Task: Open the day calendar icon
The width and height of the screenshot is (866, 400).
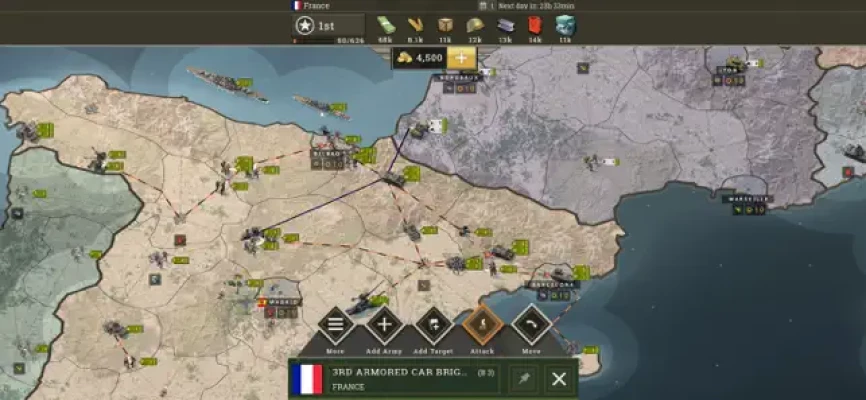Action: (x=482, y=5)
